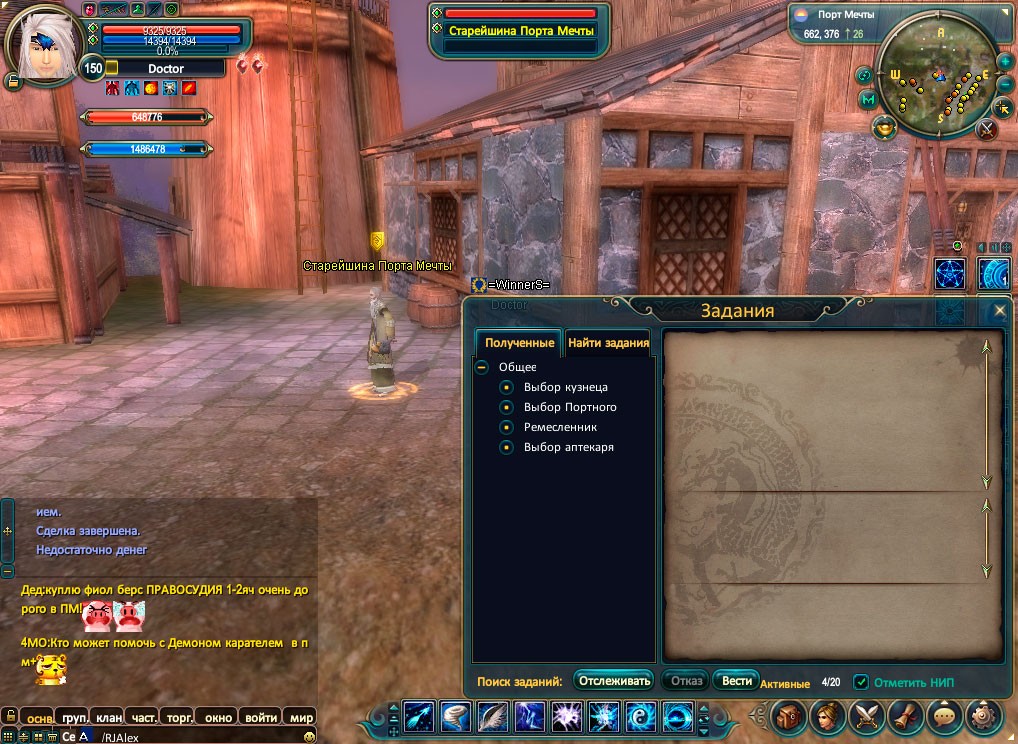1018x744 pixels.
Task: Zoom in the minimap with plus button
Action: 1004,59
